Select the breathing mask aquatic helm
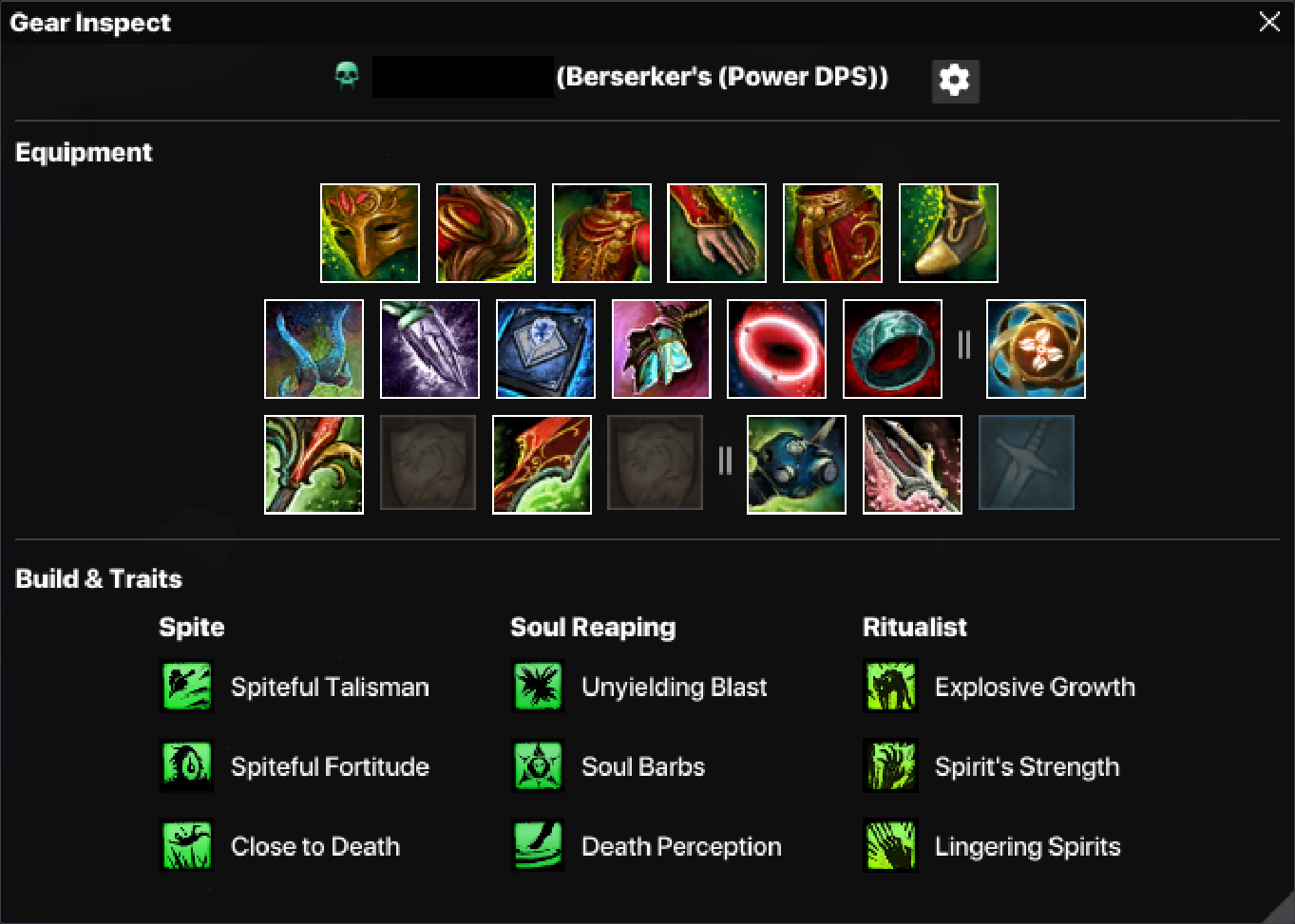This screenshot has width=1295, height=924. click(796, 465)
